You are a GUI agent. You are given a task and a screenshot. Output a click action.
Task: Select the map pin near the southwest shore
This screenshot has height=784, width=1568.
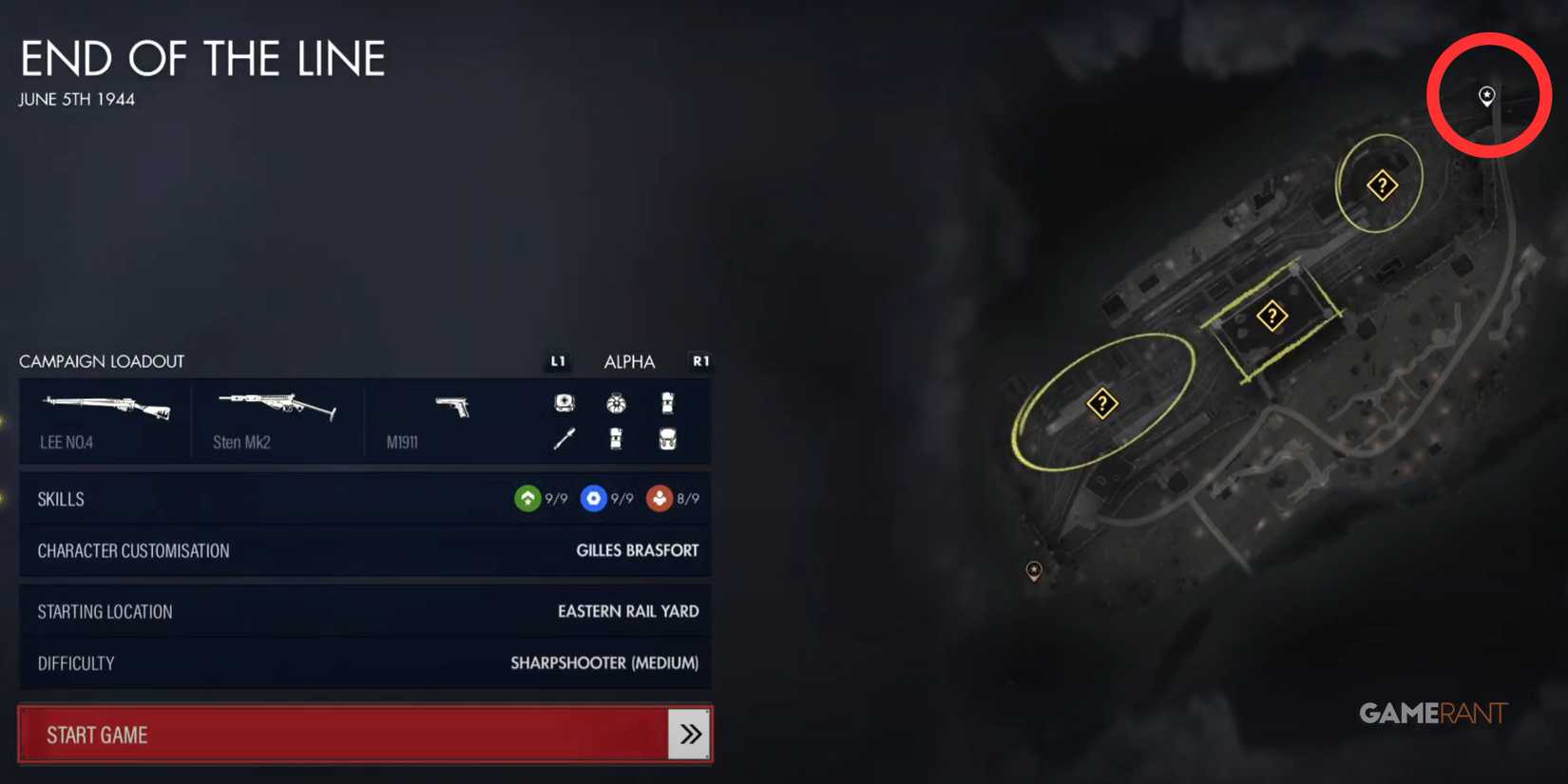click(x=1034, y=571)
